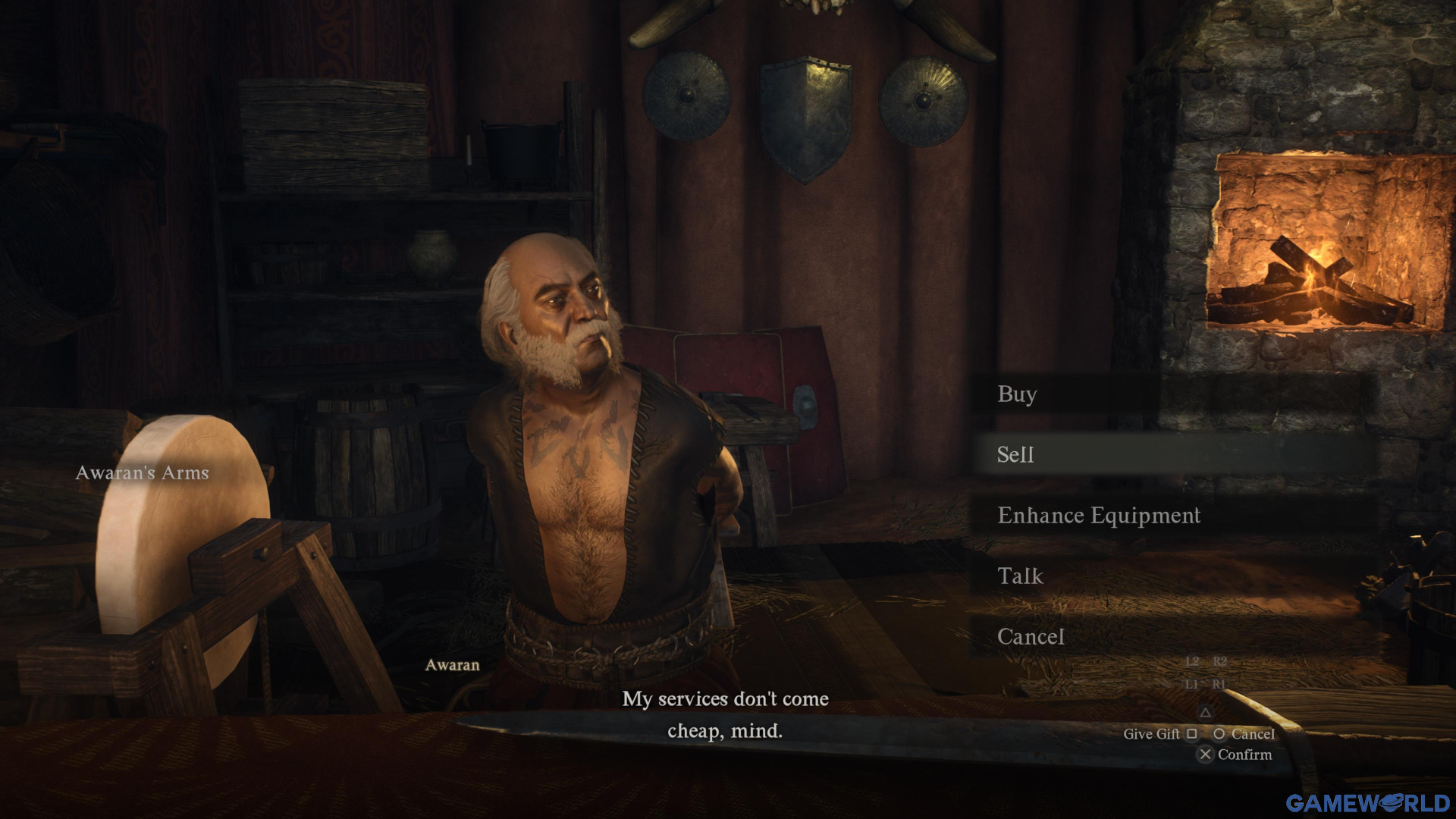
Task: Open the Enhance Equipment menu entry
Action: tap(1100, 516)
